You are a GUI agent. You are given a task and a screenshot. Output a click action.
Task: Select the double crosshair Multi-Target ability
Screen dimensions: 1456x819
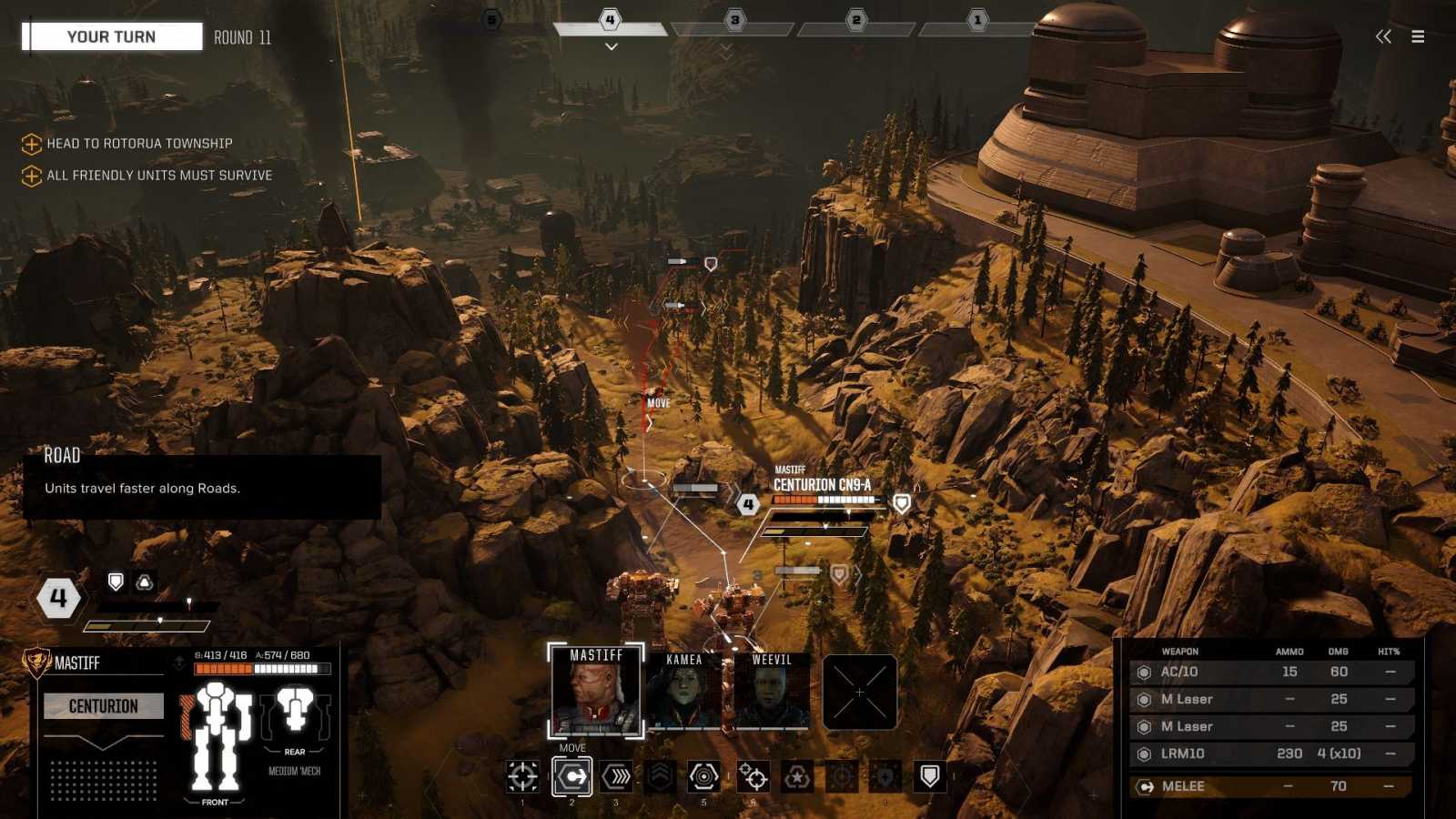(753, 776)
